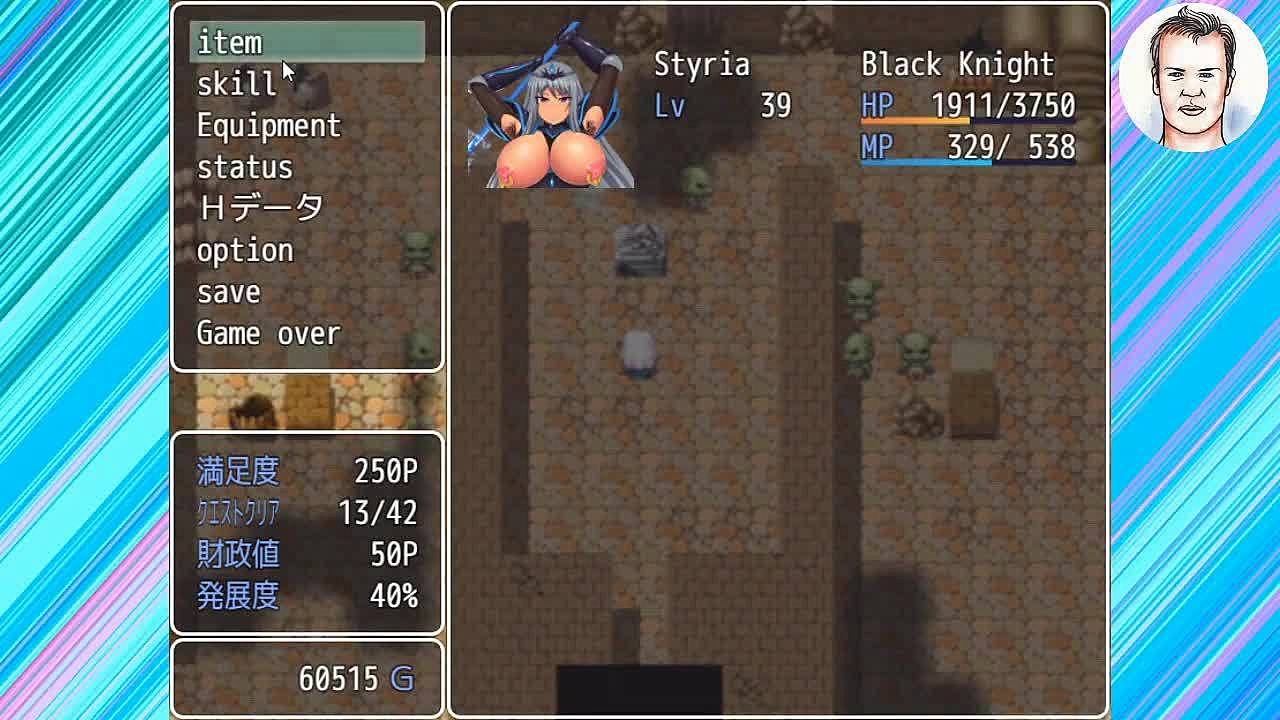The width and height of the screenshot is (1280, 720).
Task: Select Styria's character portrait
Action: tap(551, 110)
